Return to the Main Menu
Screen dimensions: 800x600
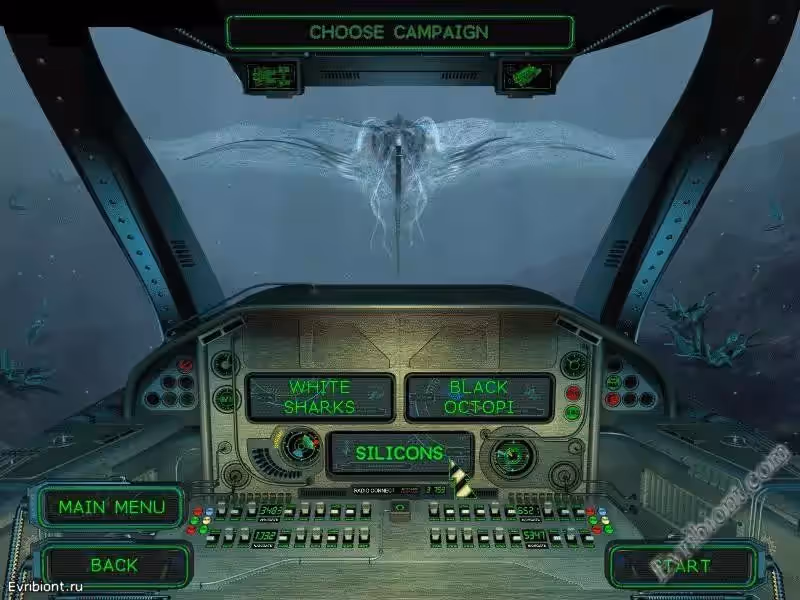tap(112, 507)
